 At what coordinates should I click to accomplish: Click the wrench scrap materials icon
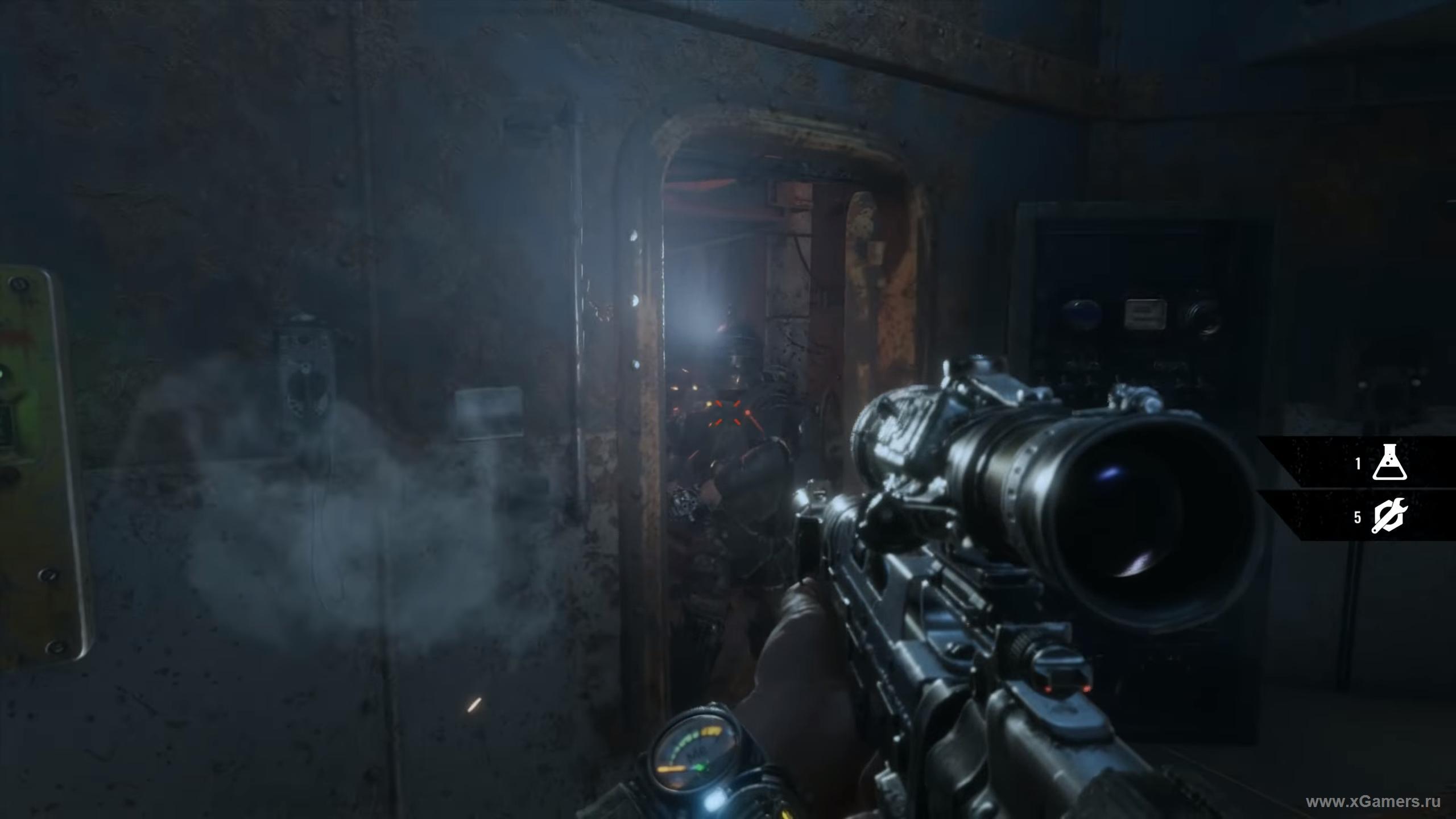tap(1389, 516)
